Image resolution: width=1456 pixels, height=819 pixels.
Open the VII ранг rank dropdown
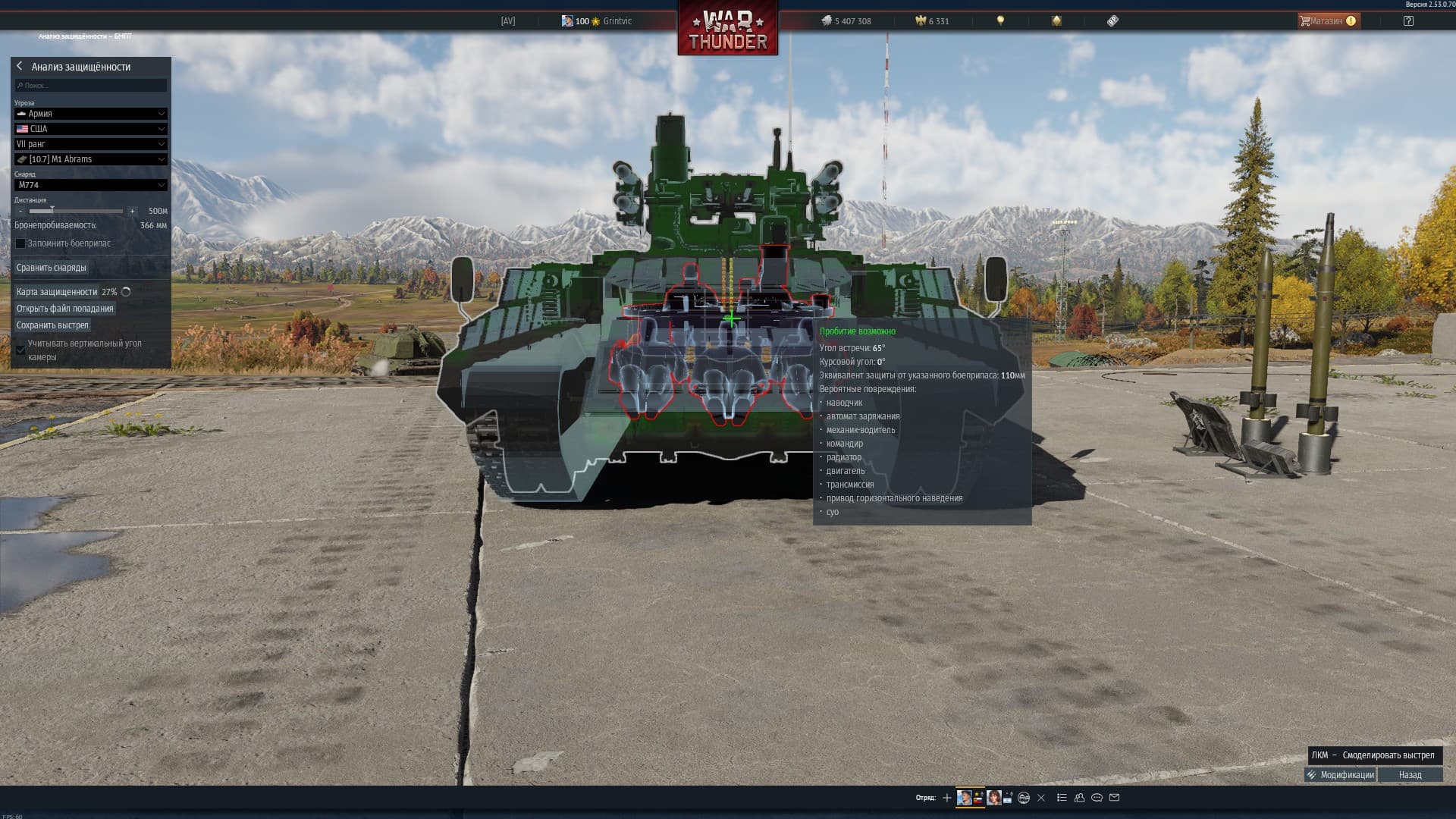tap(90, 144)
